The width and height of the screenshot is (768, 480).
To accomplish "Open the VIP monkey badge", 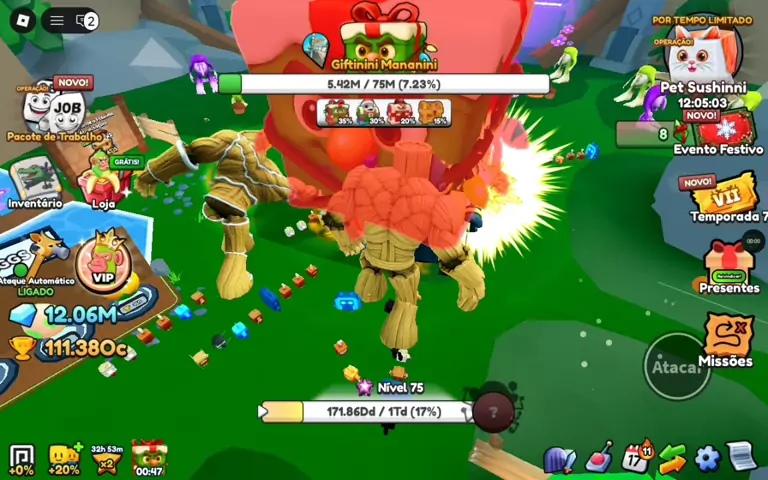I will pos(103,262).
